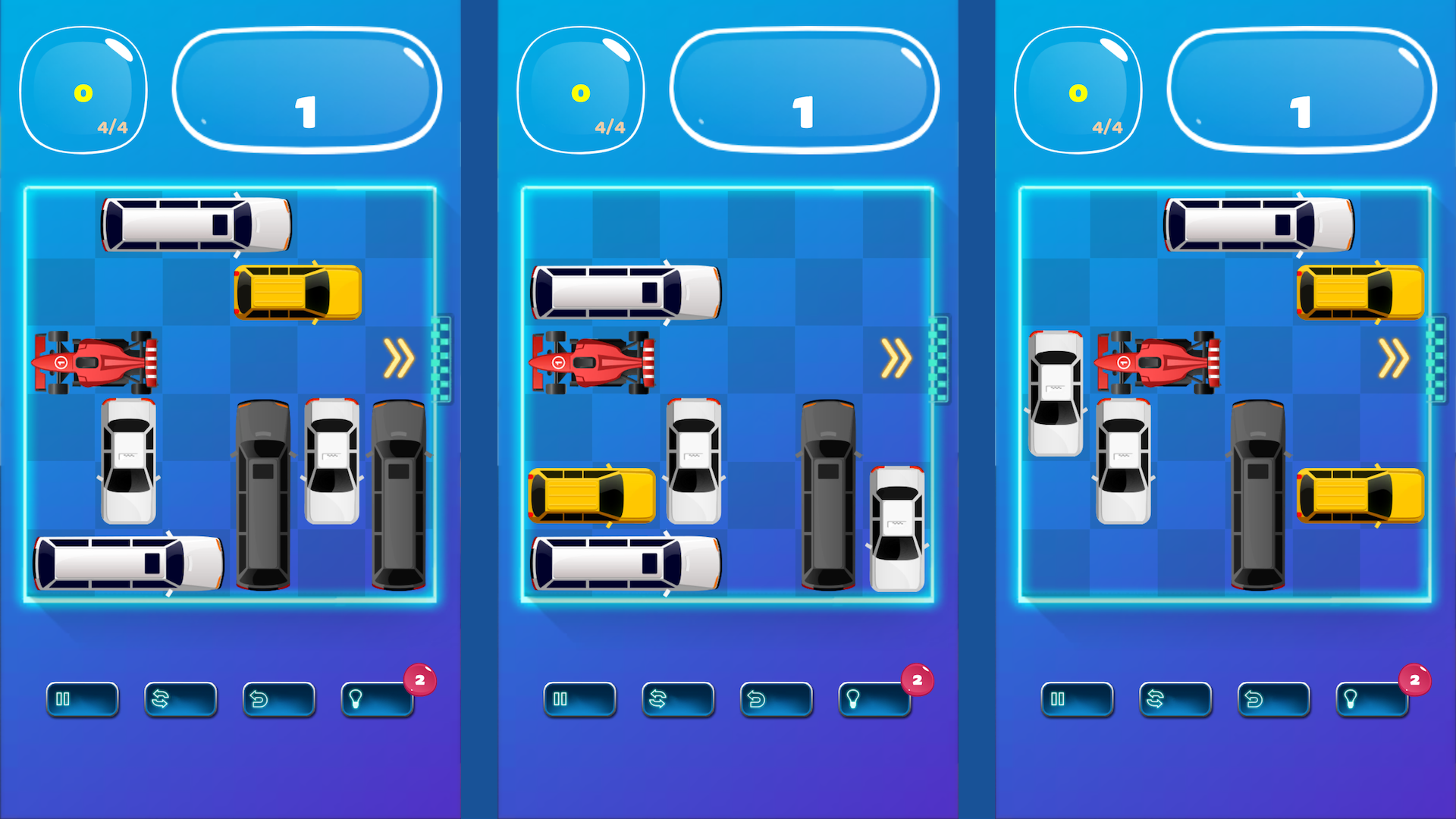Click the exit chevrons beside the middle board
This screenshot has height=819, width=1456.
tap(896, 359)
